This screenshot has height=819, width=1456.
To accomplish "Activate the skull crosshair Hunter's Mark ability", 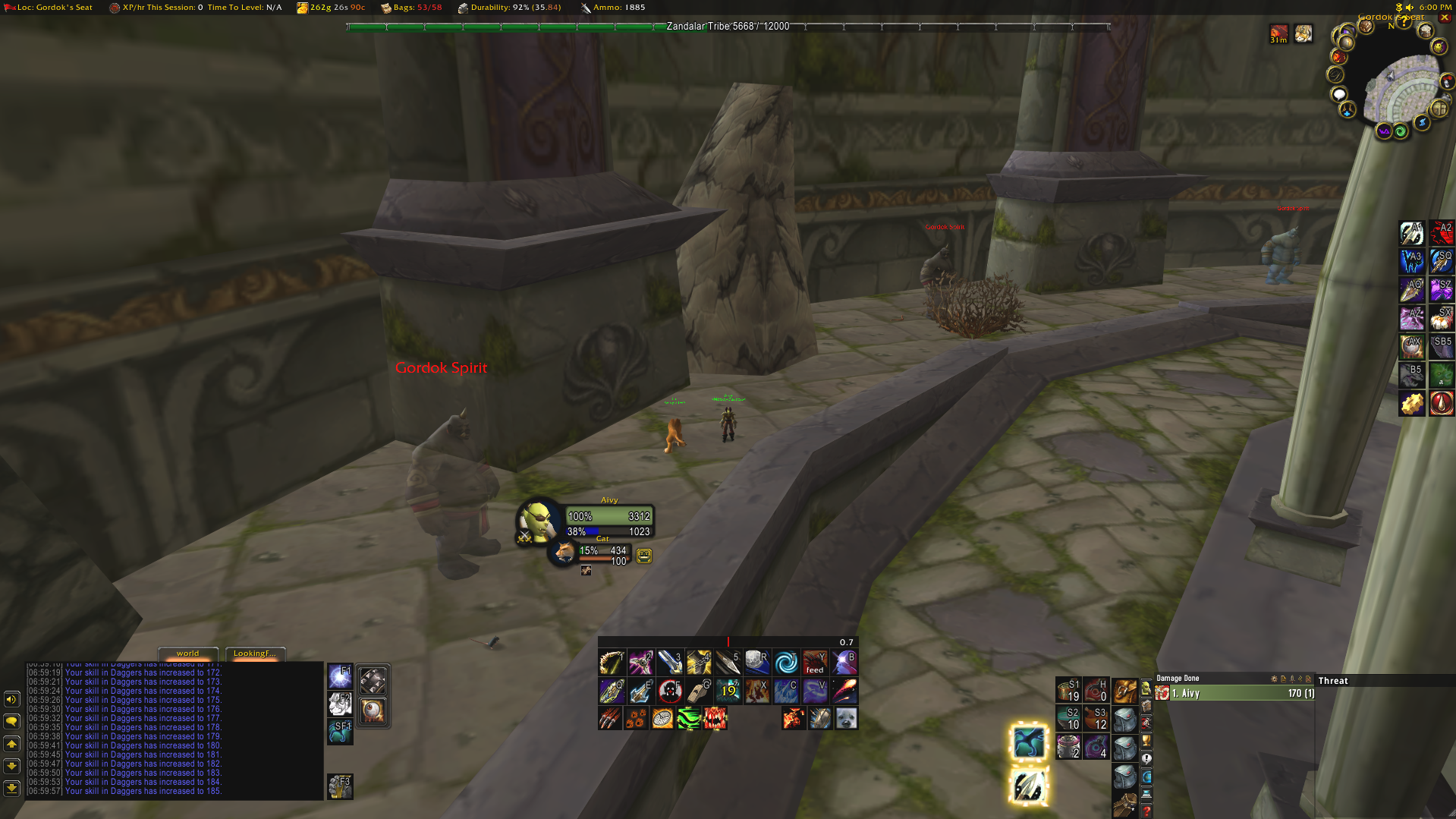I will pyautogui.click(x=670, y=691).
